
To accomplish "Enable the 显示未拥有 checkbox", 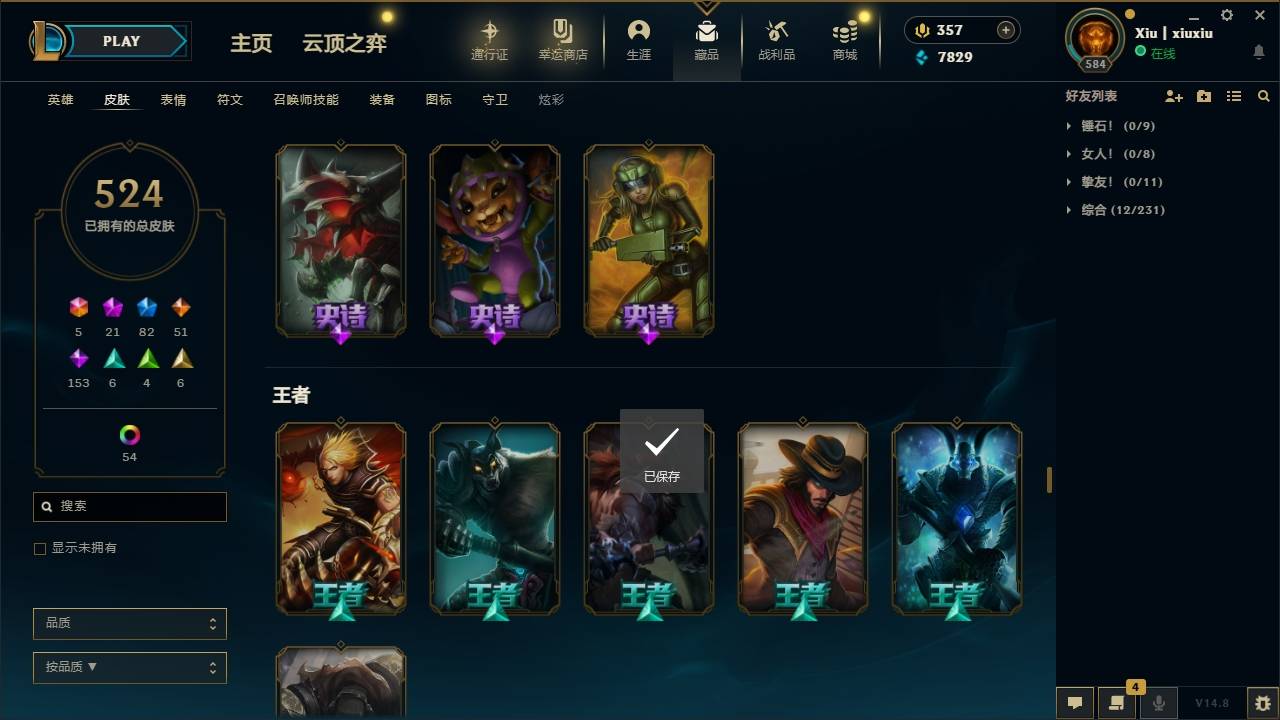I will coord(39,548).
